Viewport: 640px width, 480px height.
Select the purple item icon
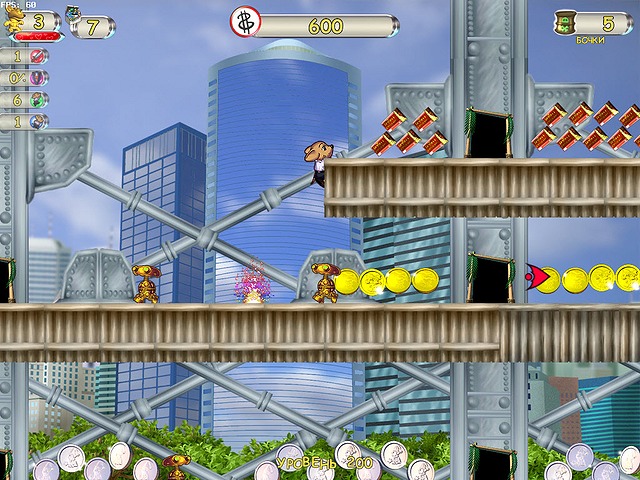click(37, 78)
